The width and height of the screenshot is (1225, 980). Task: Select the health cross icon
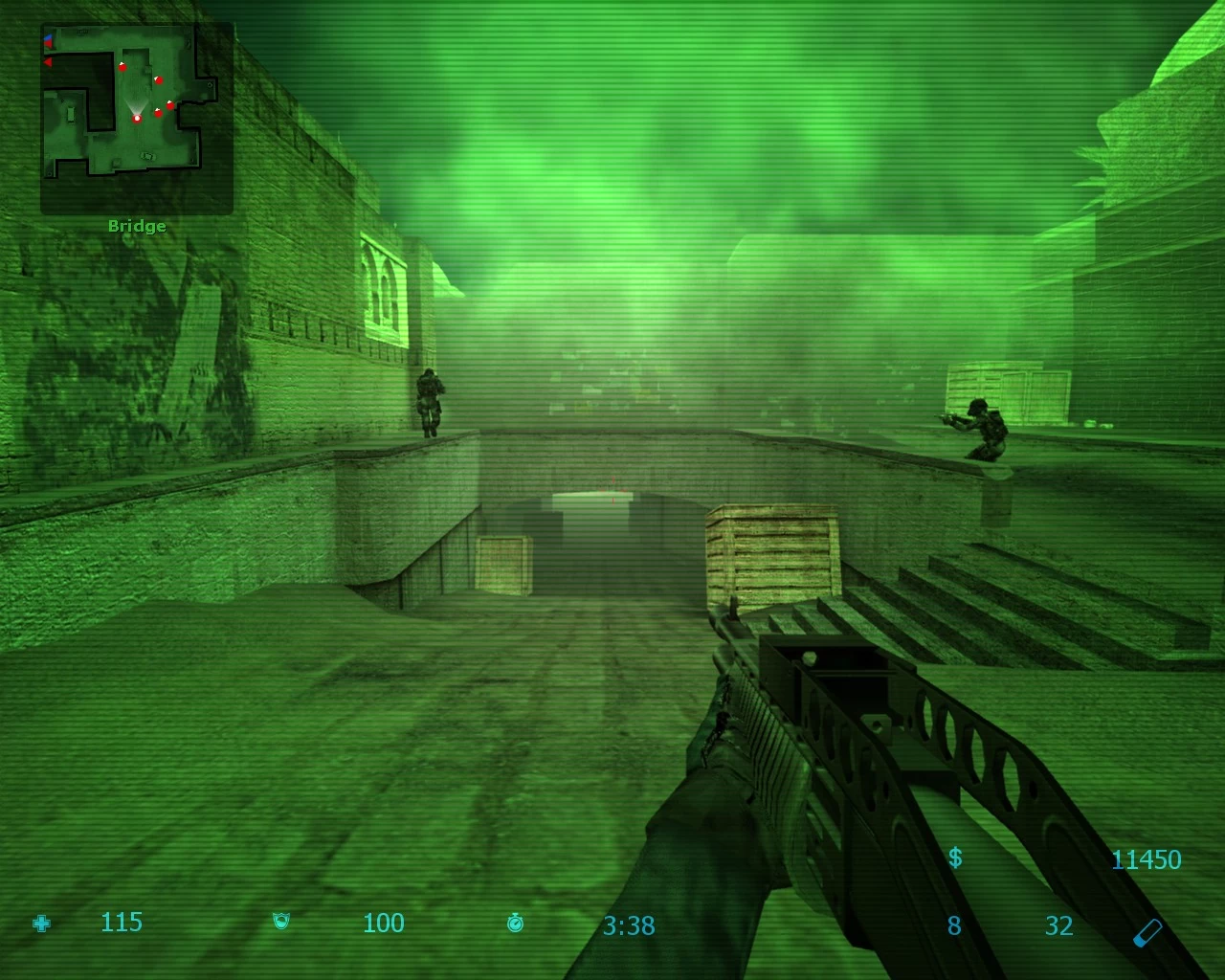tap(42, 924)
